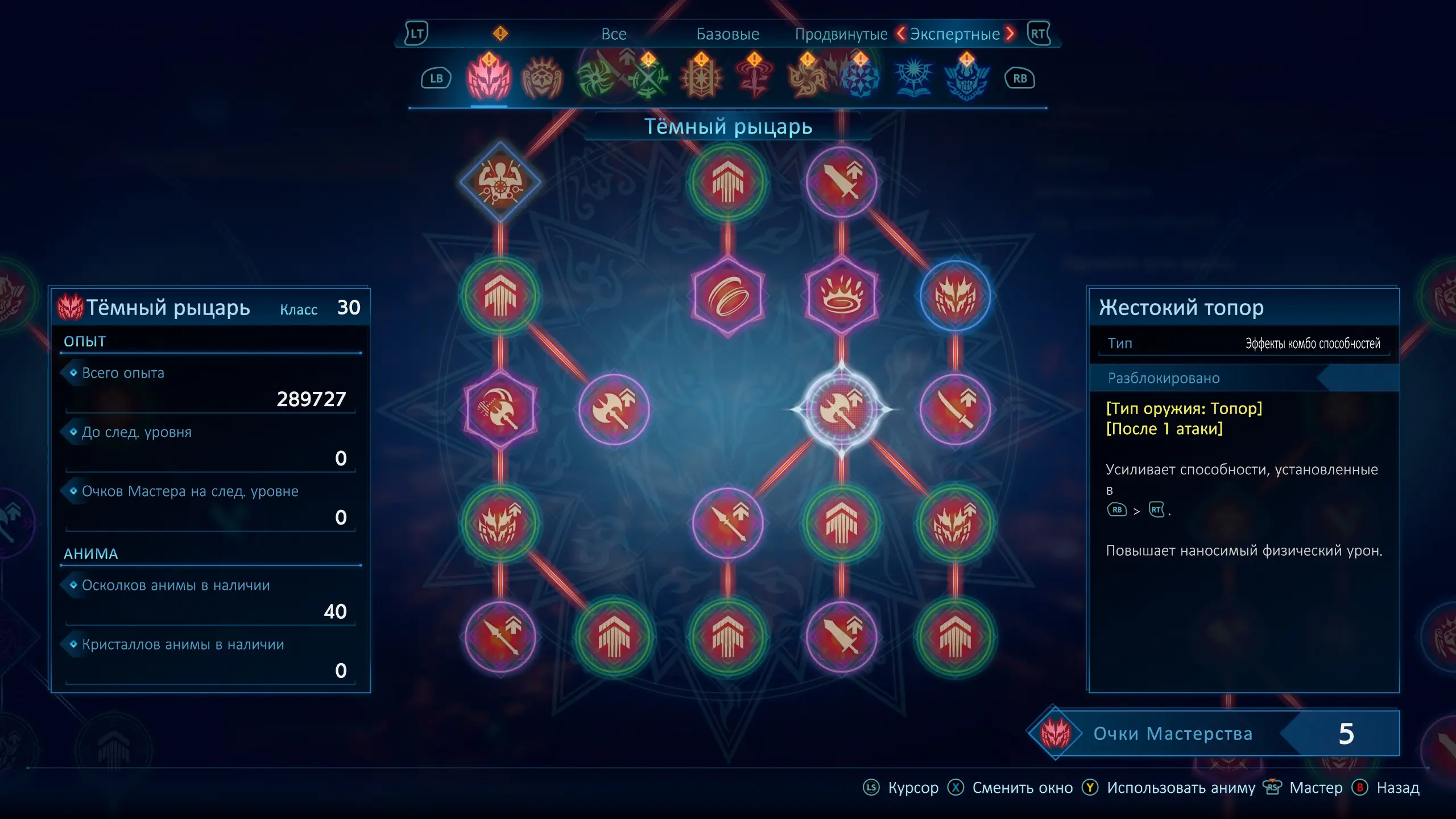Select the Базовые filter tab
The width and height of the screenshot is (1456, 819).
tap(727, 34)
